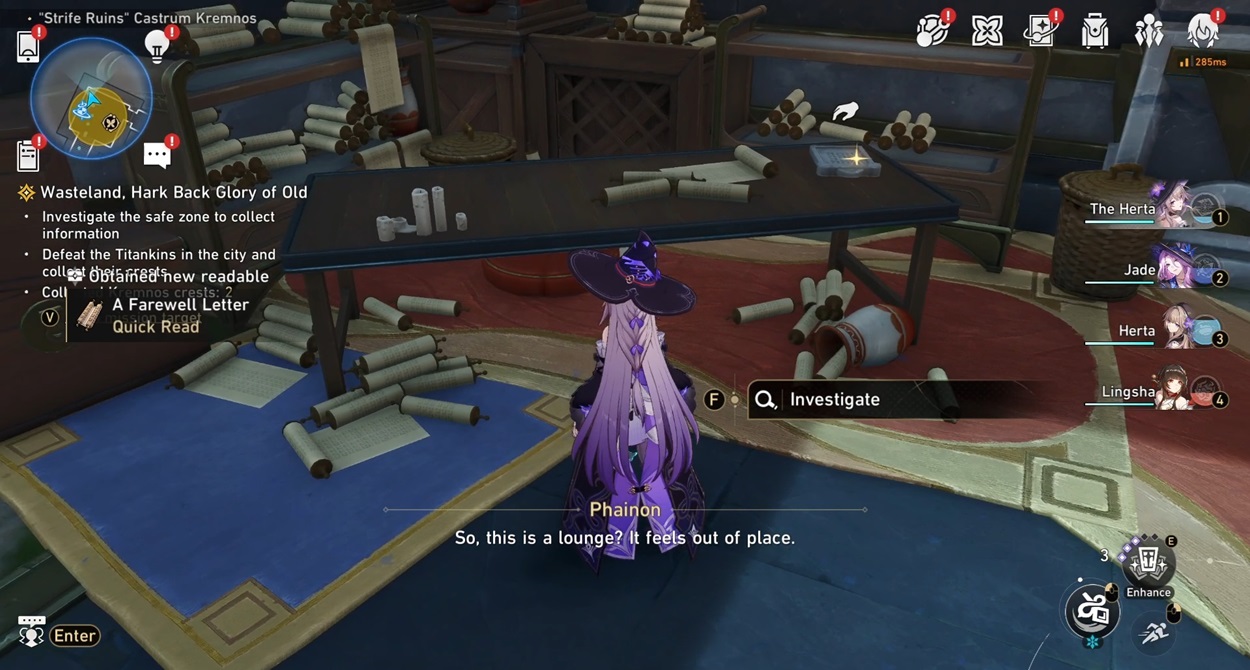Open the lightbulb tutorial tips icon
Image resolution: width=1250 pixels, height=670 pixels.
click(x=156, y=45)
